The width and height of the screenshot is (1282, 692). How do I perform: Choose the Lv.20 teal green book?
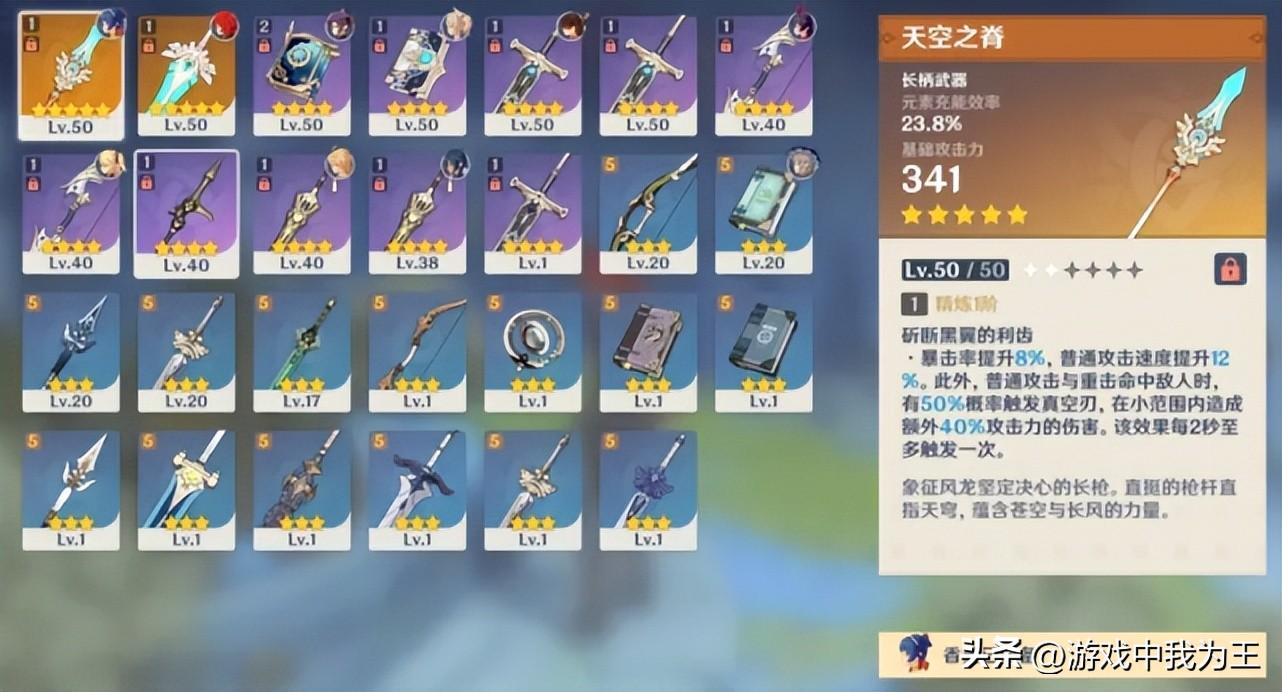point(764,212)
